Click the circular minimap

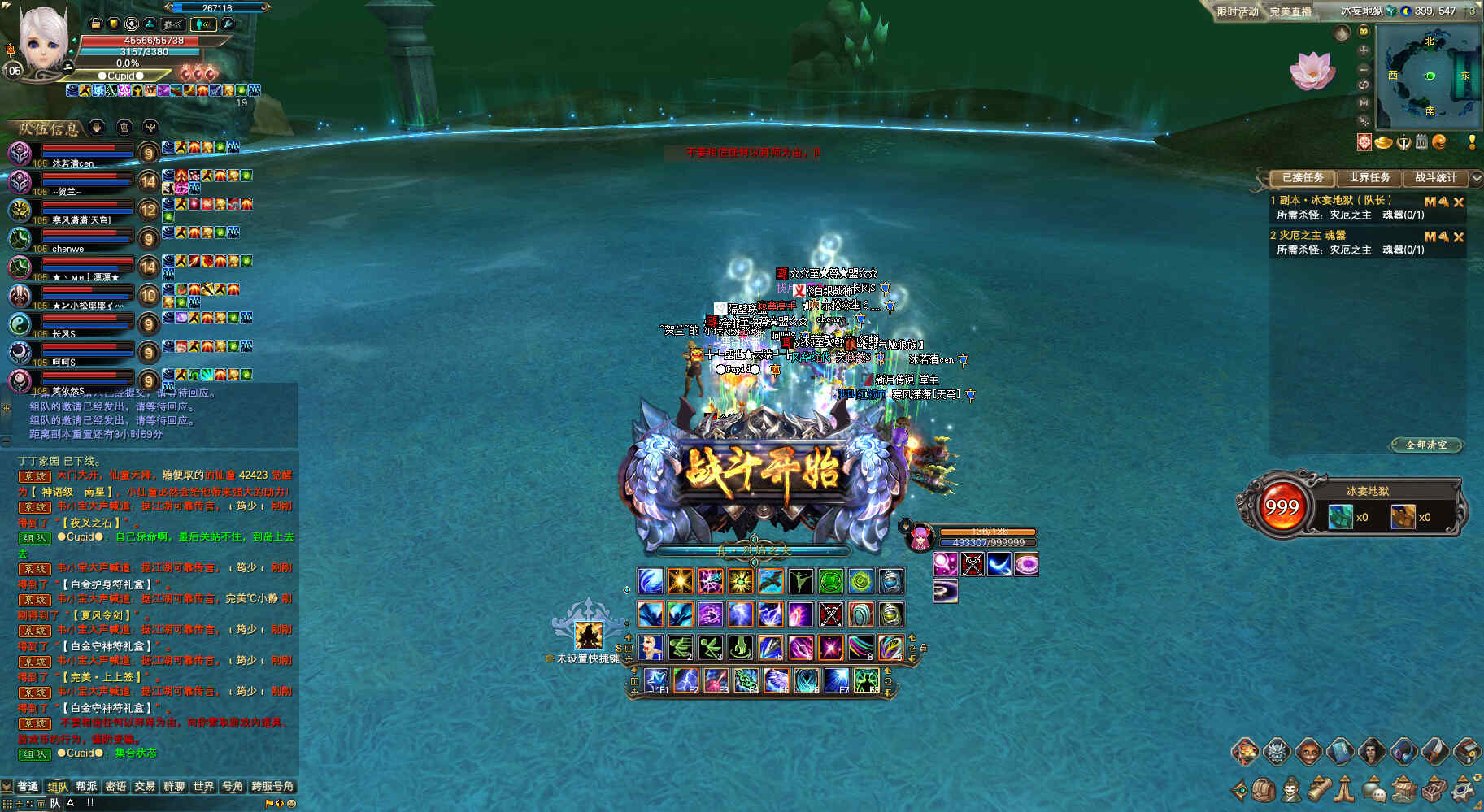click(1430, 76)
